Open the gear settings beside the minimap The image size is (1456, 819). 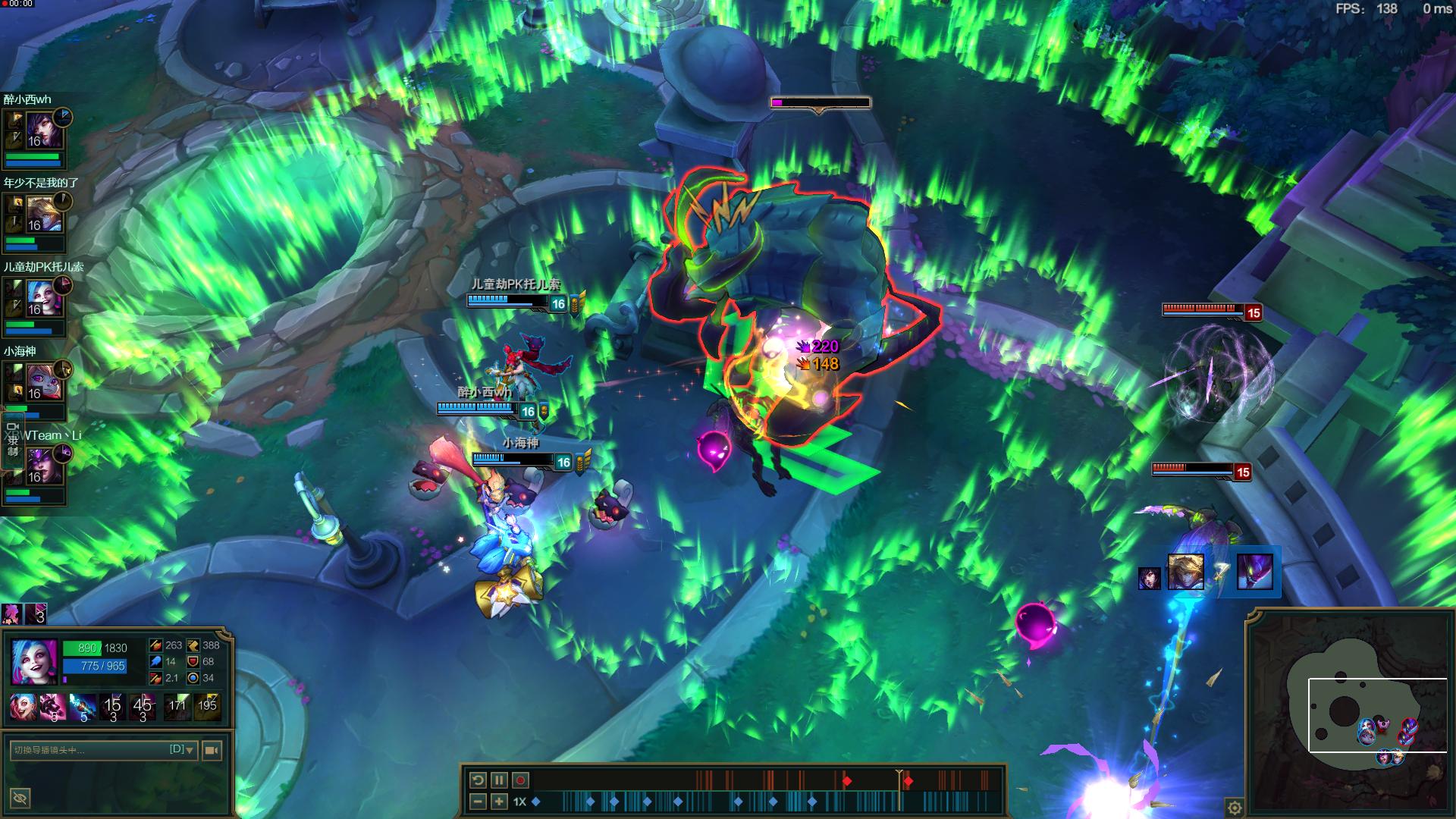(1235, 807)
